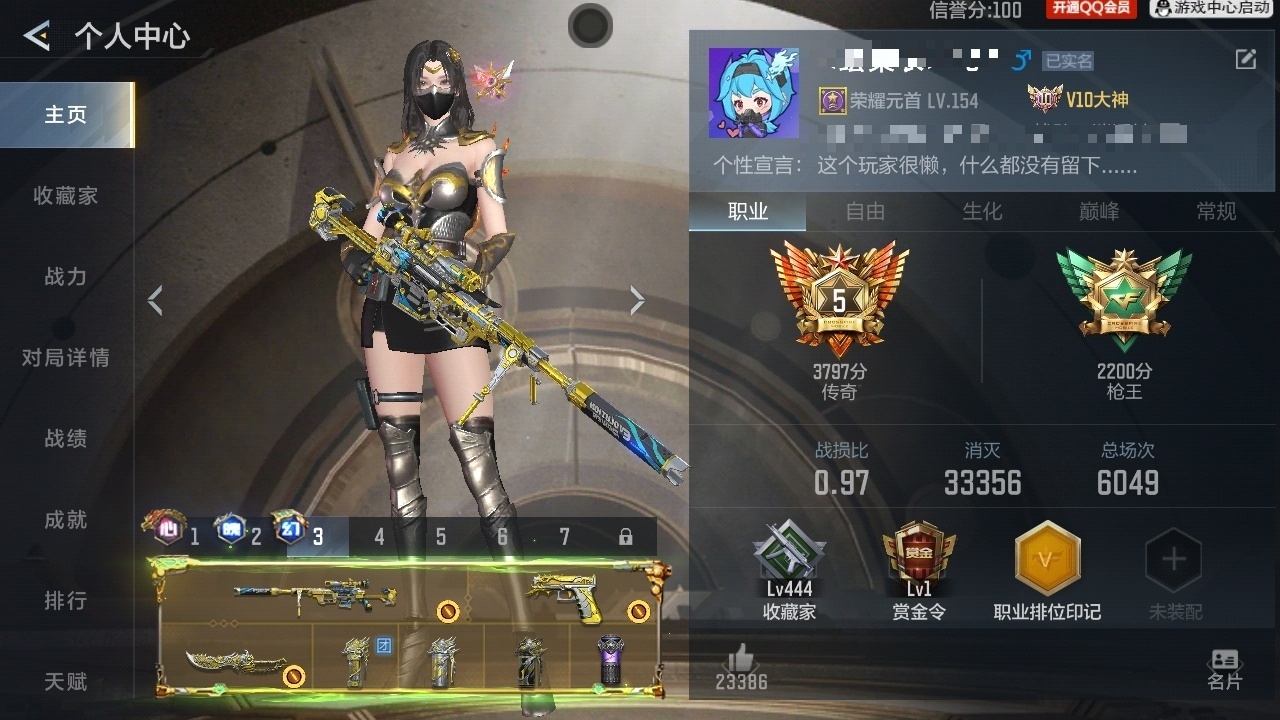Edit profile with the pencil icon
Screen dimensions: 1280x720
1245,60
